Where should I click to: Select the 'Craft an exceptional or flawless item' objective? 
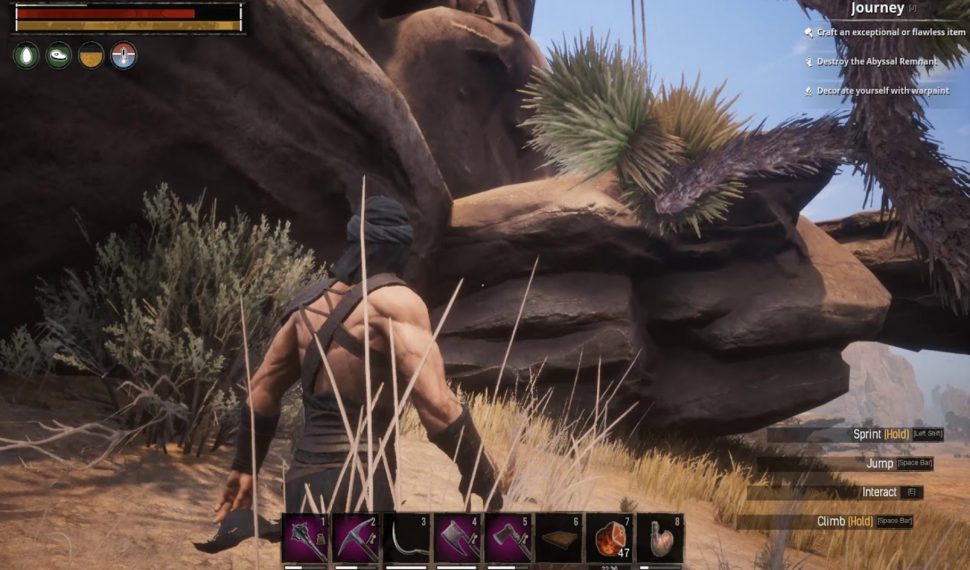click(x=891, y=33)
